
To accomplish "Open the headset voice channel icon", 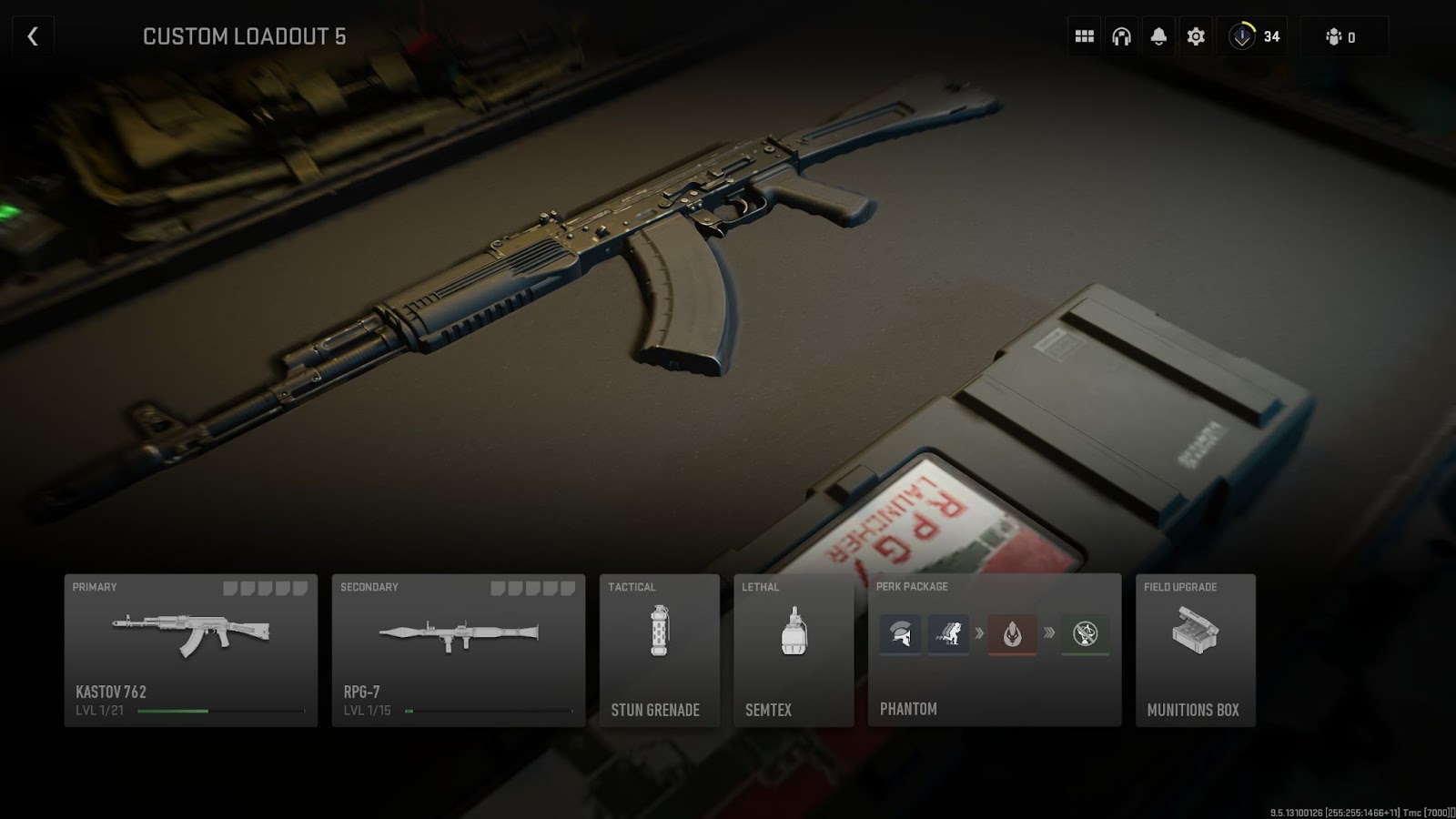I will coord(1121,36).
